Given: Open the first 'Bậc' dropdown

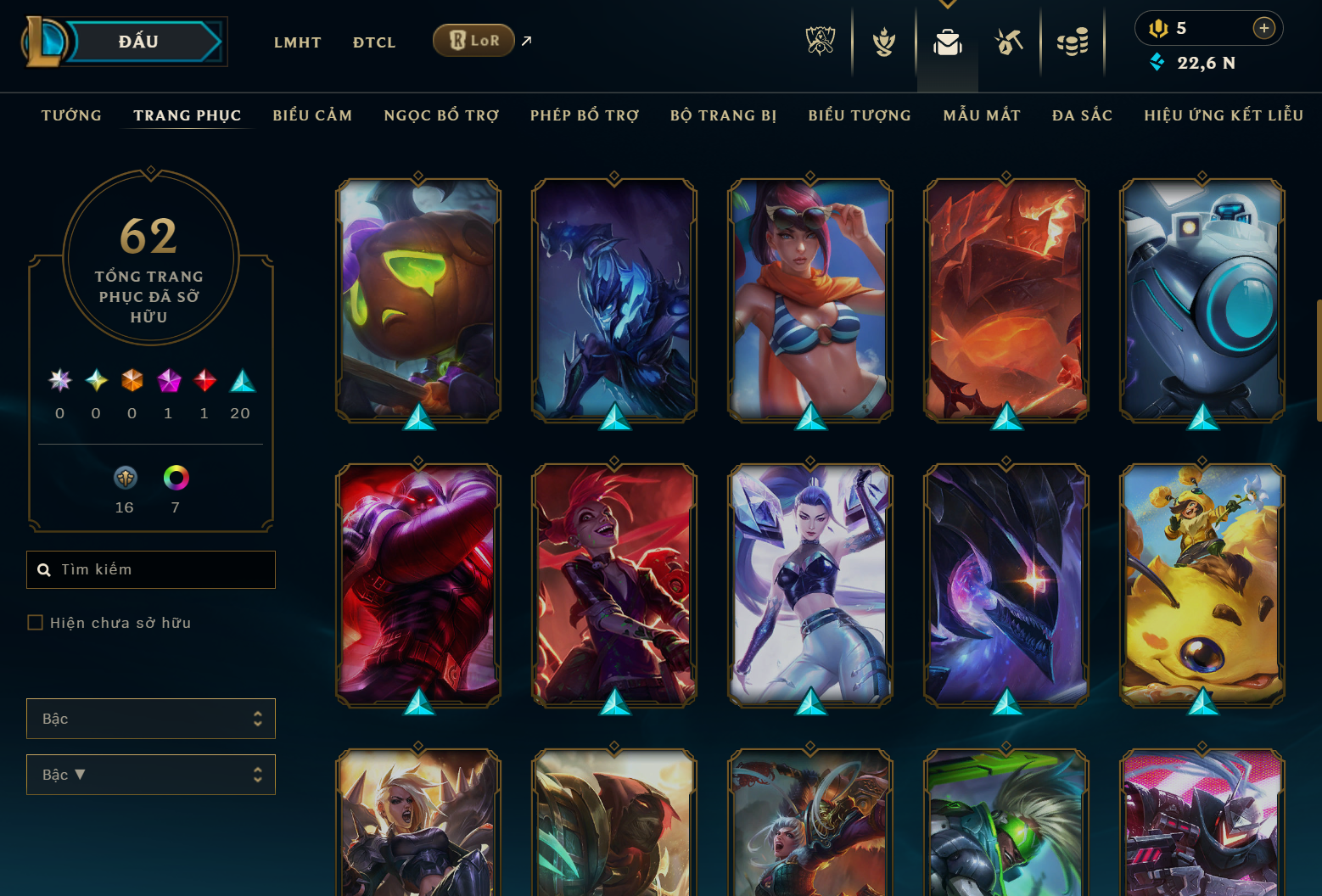Looking at the screenshot, I should 151,719.
